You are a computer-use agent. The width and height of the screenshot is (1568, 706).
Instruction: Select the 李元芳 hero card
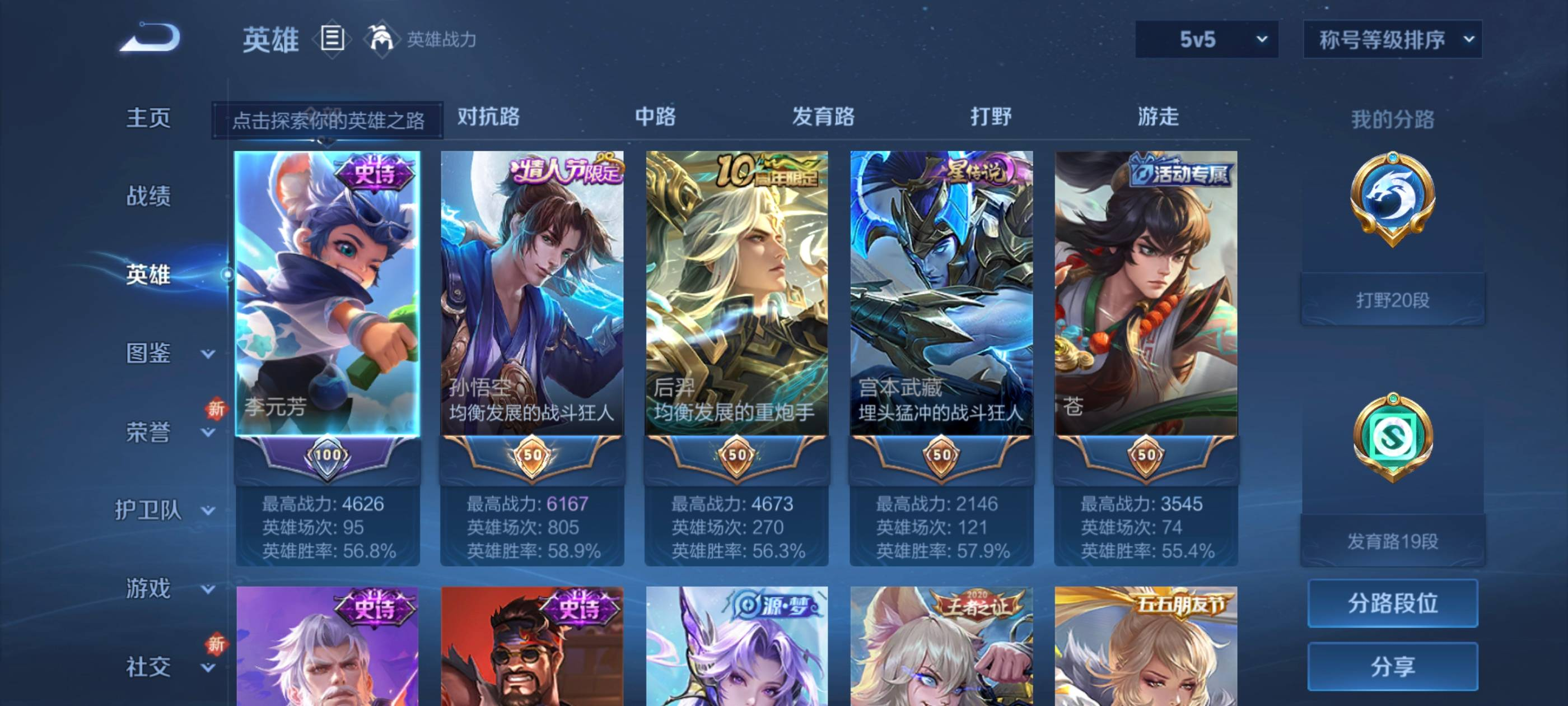tap(328, 292)
